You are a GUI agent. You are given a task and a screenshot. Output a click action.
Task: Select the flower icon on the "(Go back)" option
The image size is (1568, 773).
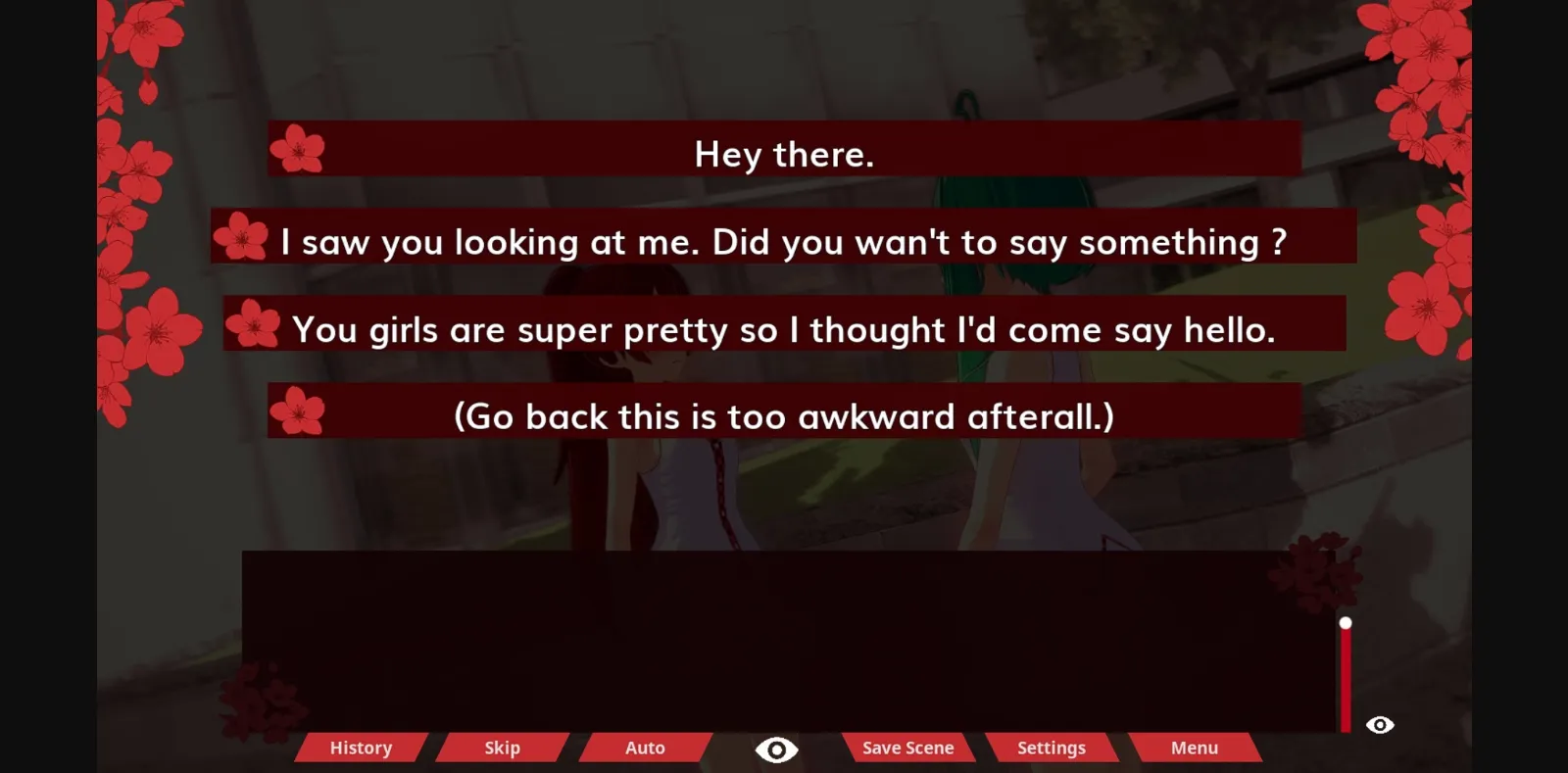(296, 412)
